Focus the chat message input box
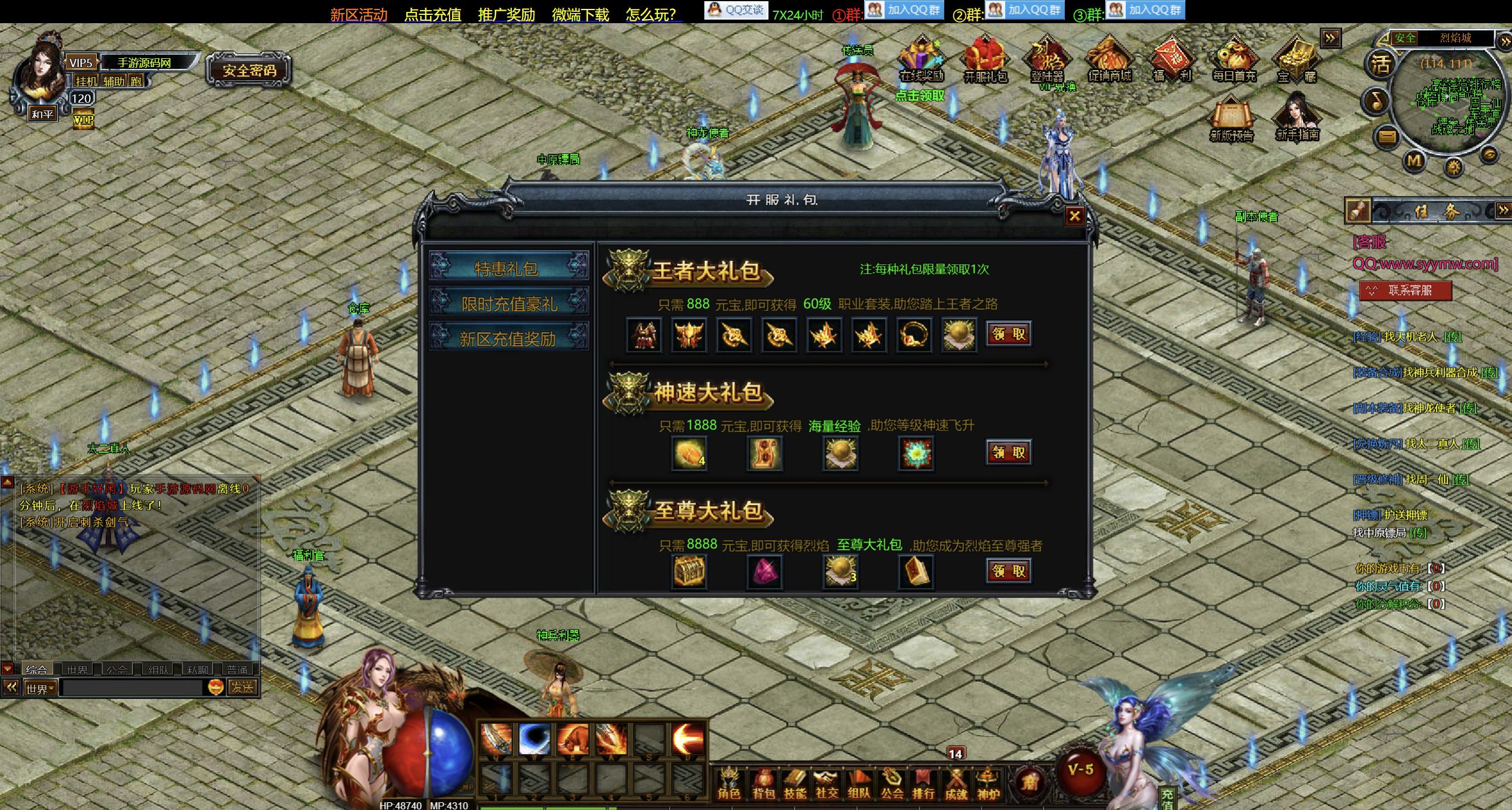The width and height of the screenshot is (1512, 810). 132,688
